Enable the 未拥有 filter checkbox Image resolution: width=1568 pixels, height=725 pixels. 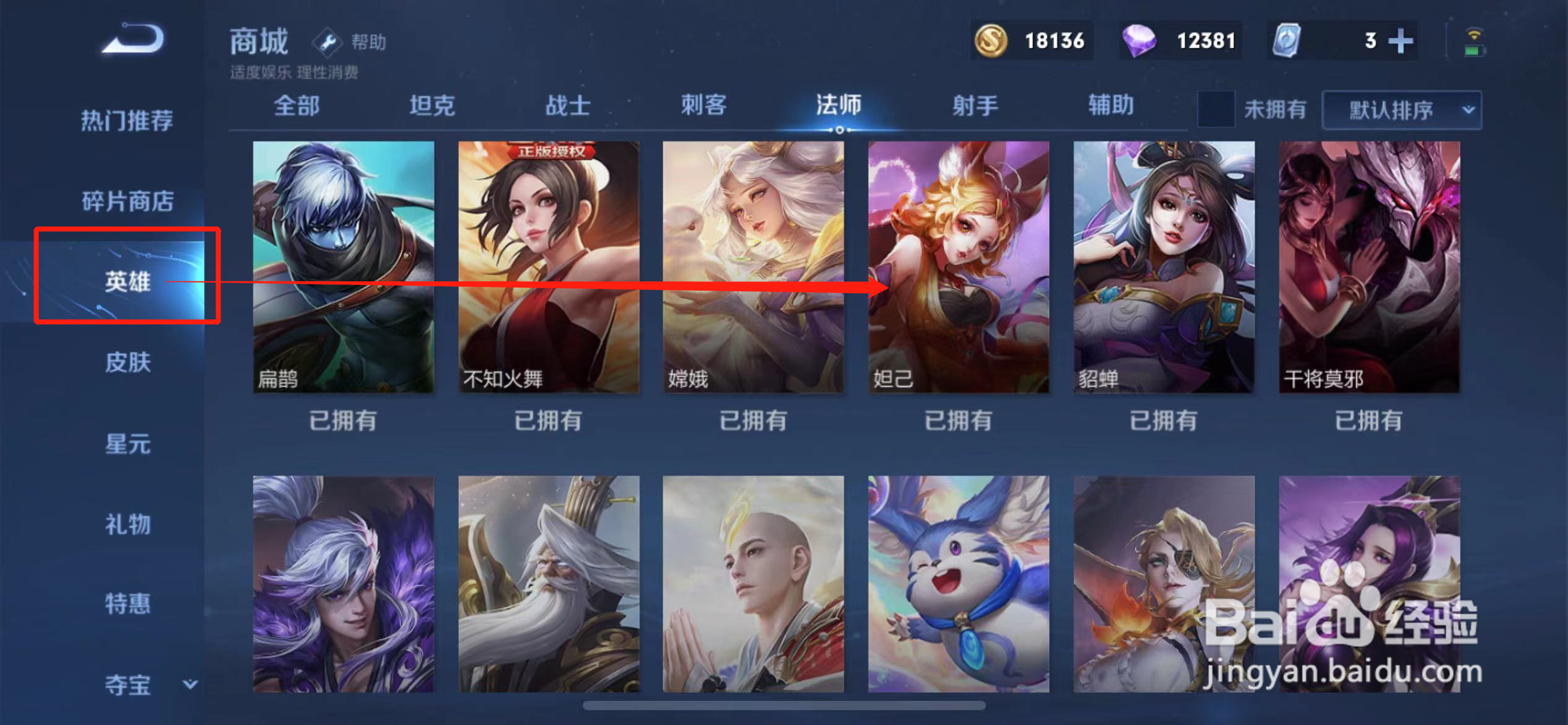1216,109
